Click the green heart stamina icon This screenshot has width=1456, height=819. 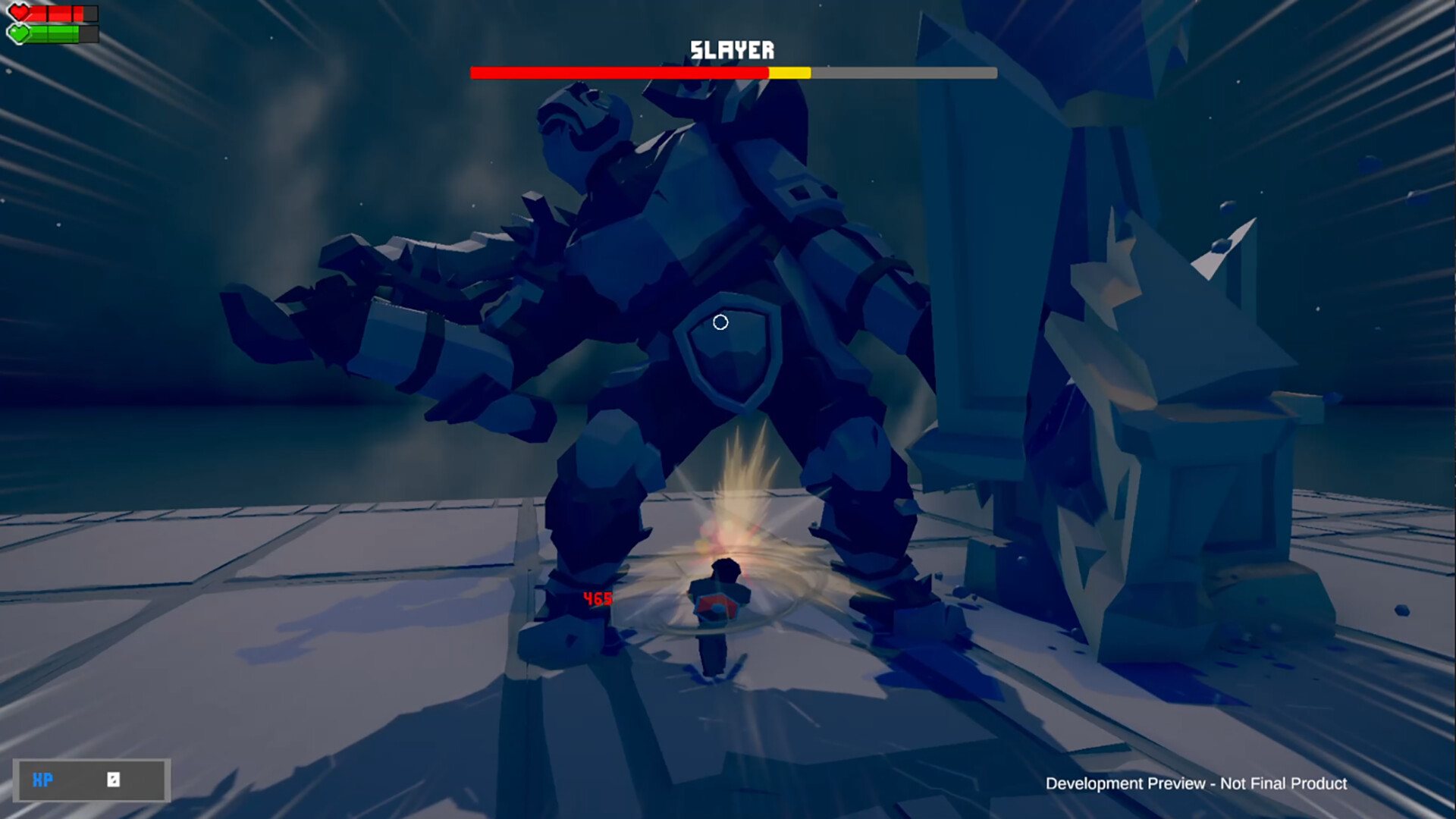click(19, 33)
